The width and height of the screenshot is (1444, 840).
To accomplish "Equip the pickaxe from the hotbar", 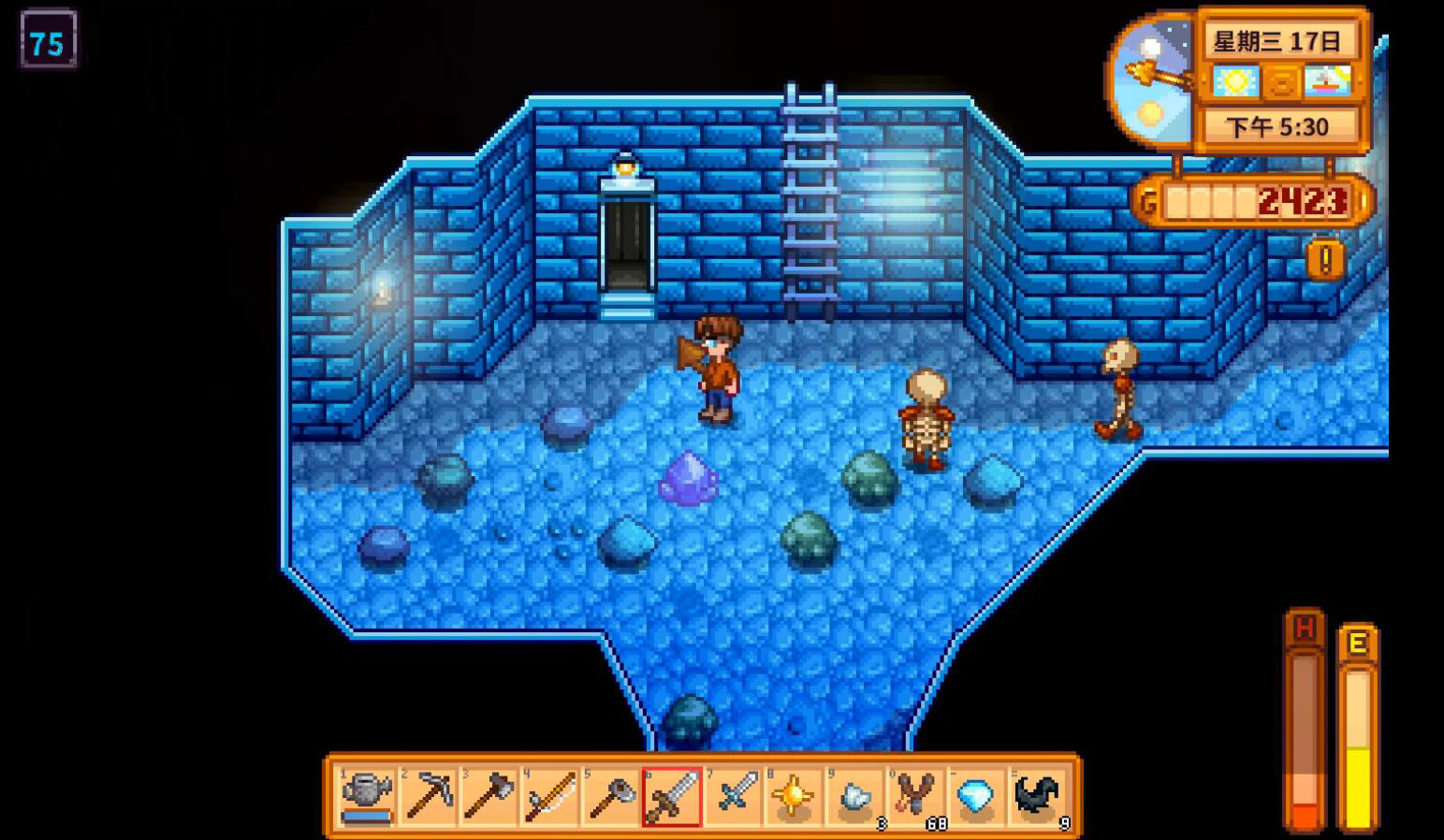I will coord(428,796).
